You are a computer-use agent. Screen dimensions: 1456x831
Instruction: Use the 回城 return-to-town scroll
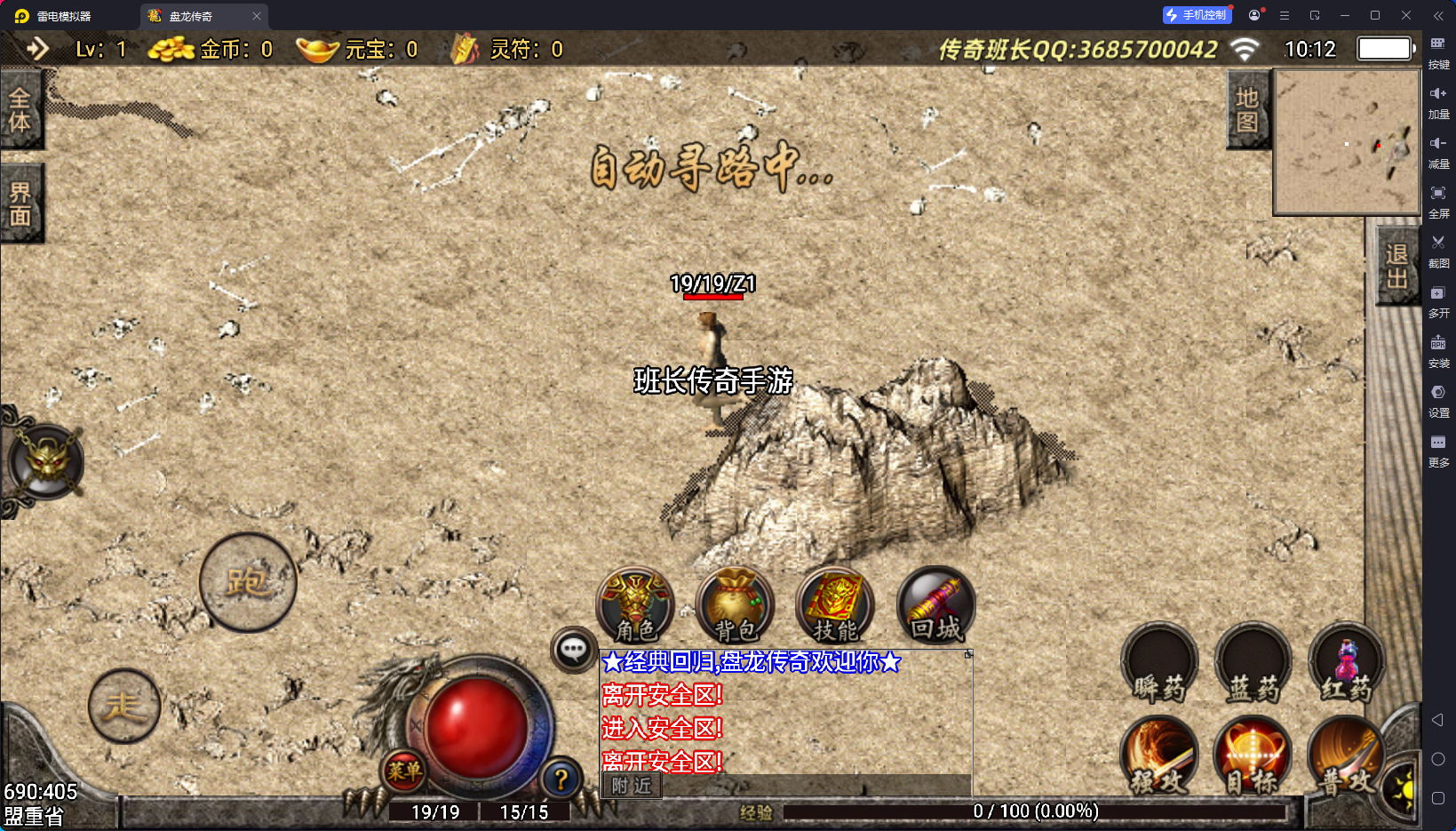coord(935,606)
